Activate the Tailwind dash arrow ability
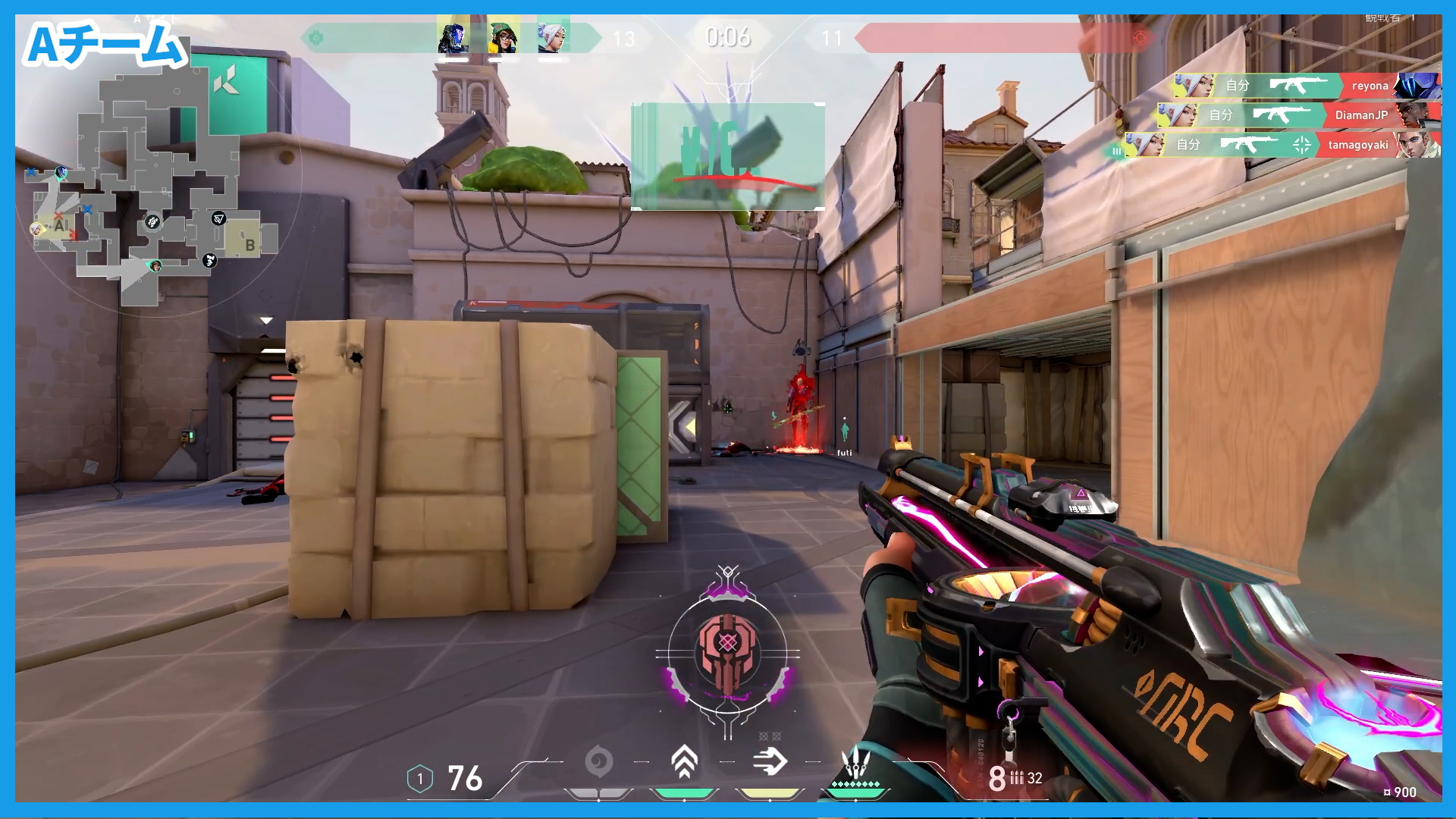1456x819 pixels. click(770, 761)
